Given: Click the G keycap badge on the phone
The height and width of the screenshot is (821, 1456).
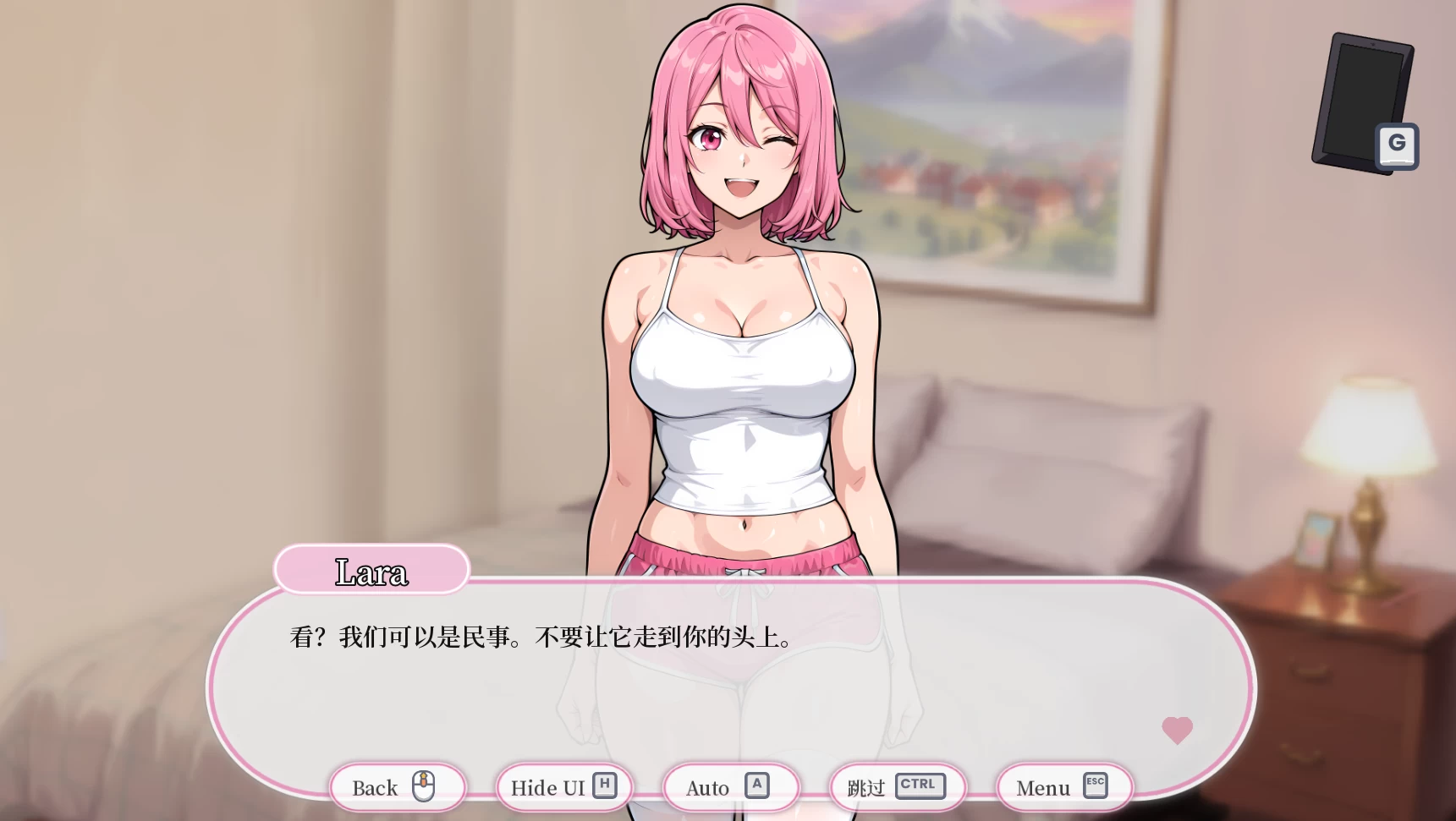Looking at the screenshot, I should tap(1396, 144).
